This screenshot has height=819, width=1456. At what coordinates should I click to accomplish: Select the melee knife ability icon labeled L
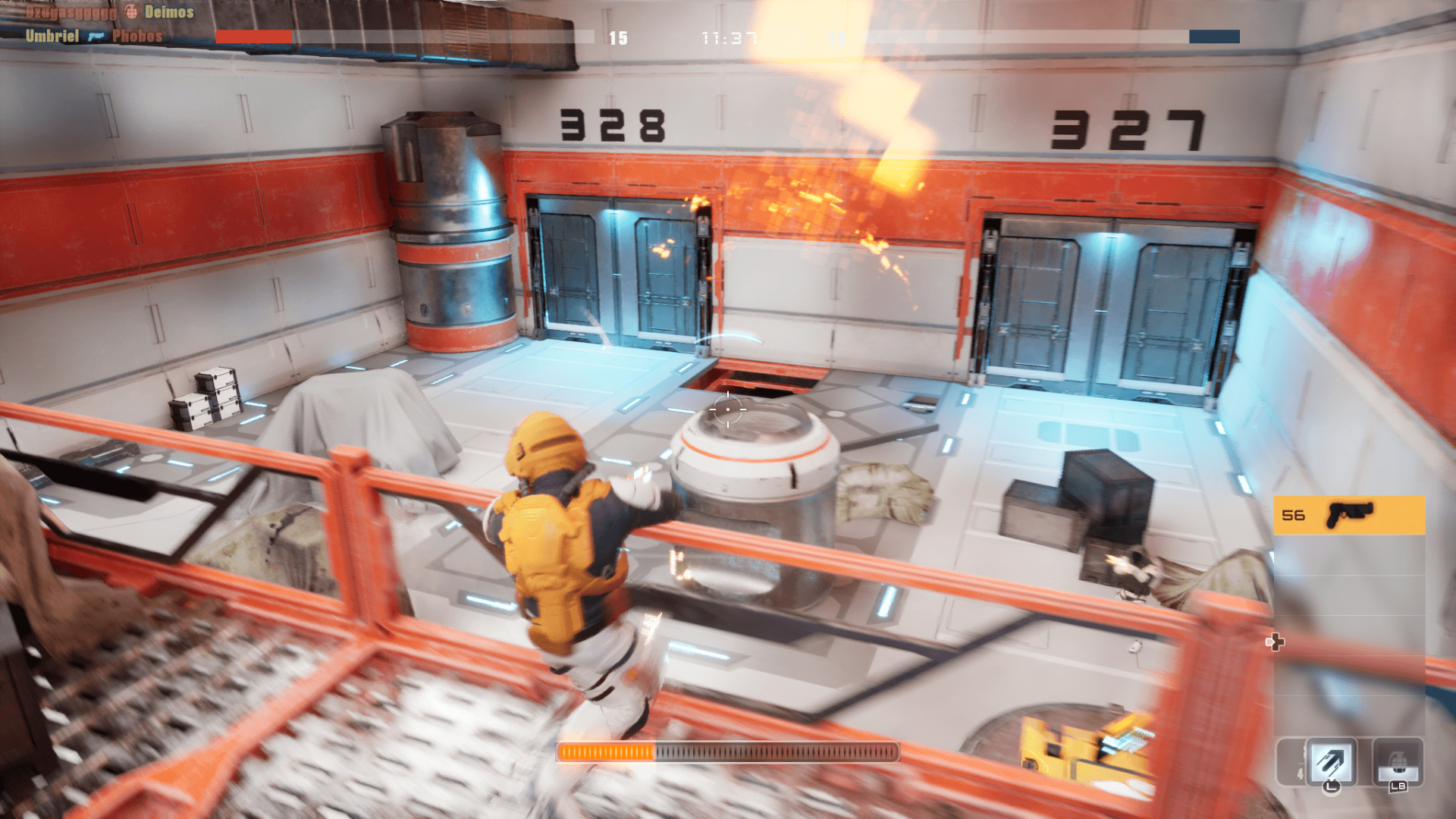click(x=1330, y=760)
